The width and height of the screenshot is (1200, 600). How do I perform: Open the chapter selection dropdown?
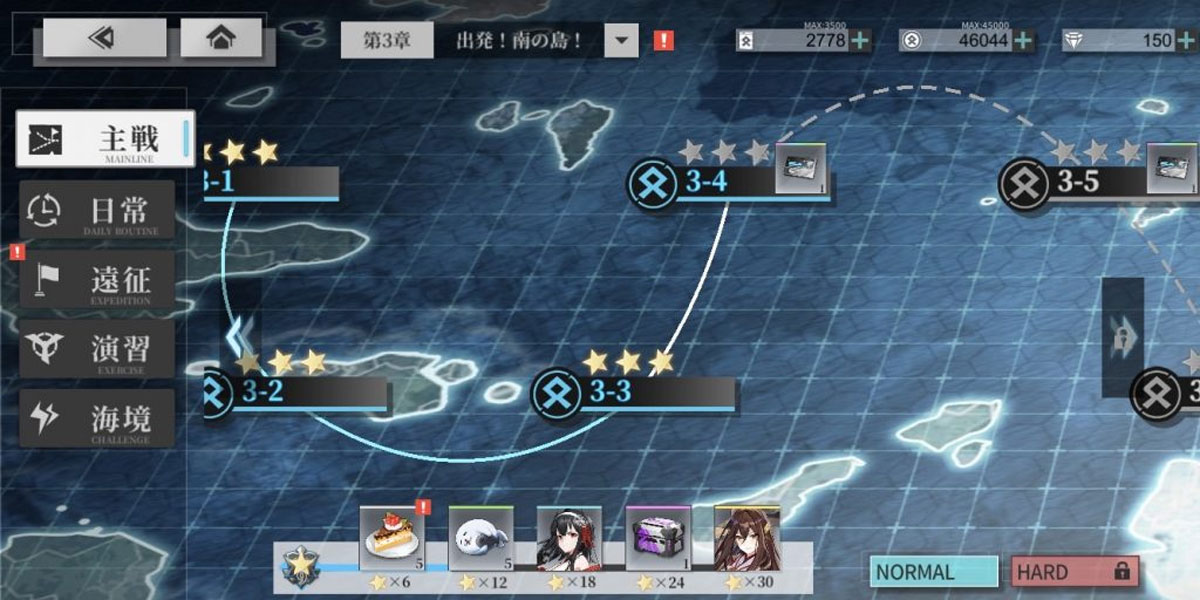click(621, 41)
